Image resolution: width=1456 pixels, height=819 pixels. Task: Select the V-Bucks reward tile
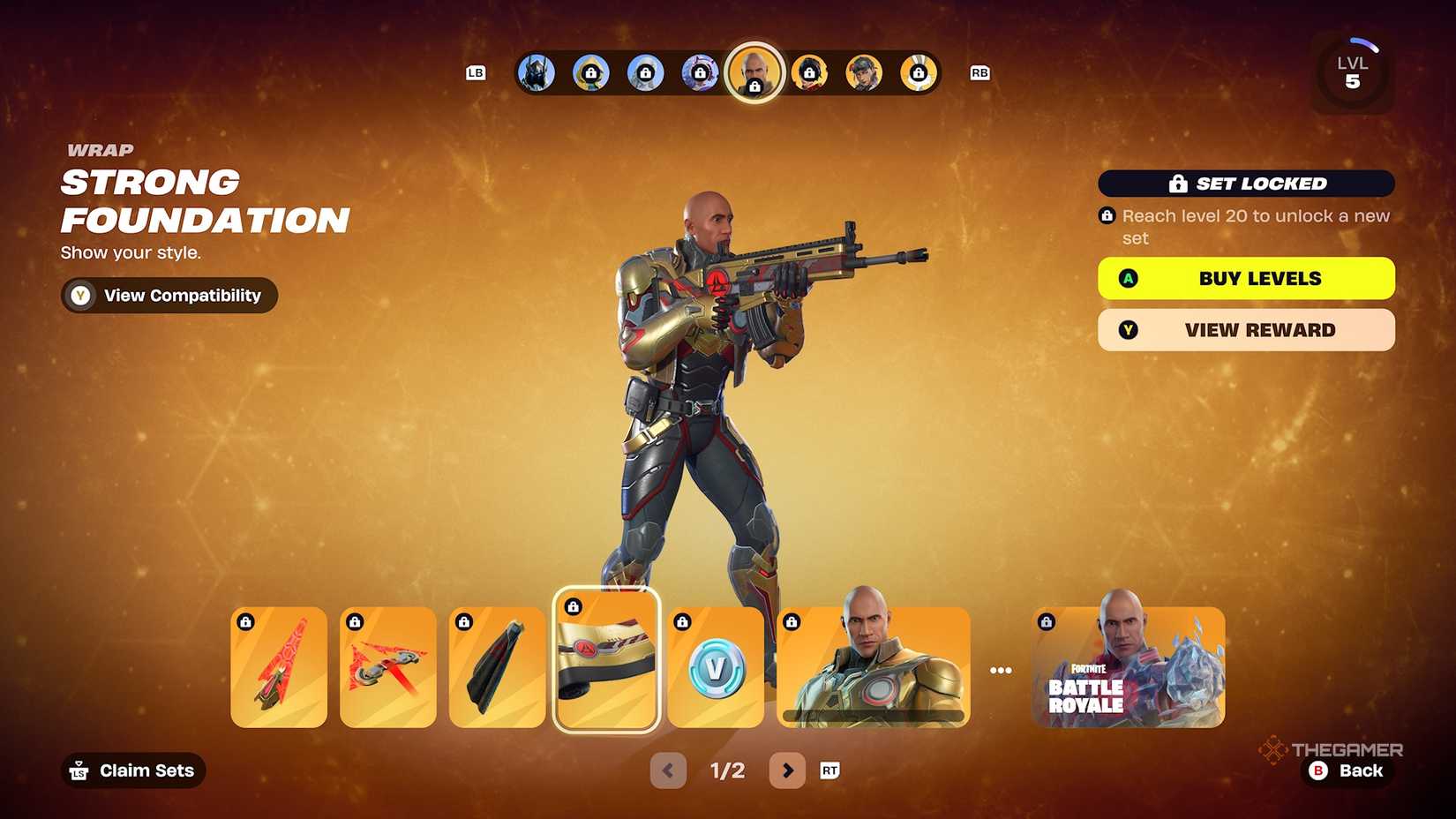click(716, 668)
